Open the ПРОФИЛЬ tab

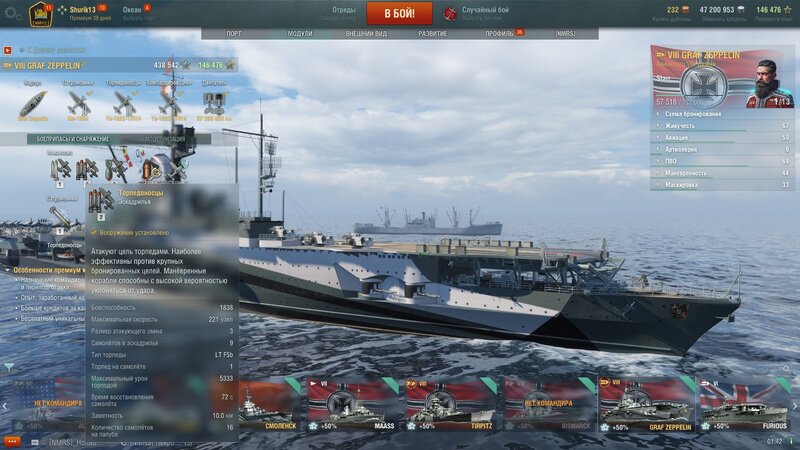coord(499,33)
